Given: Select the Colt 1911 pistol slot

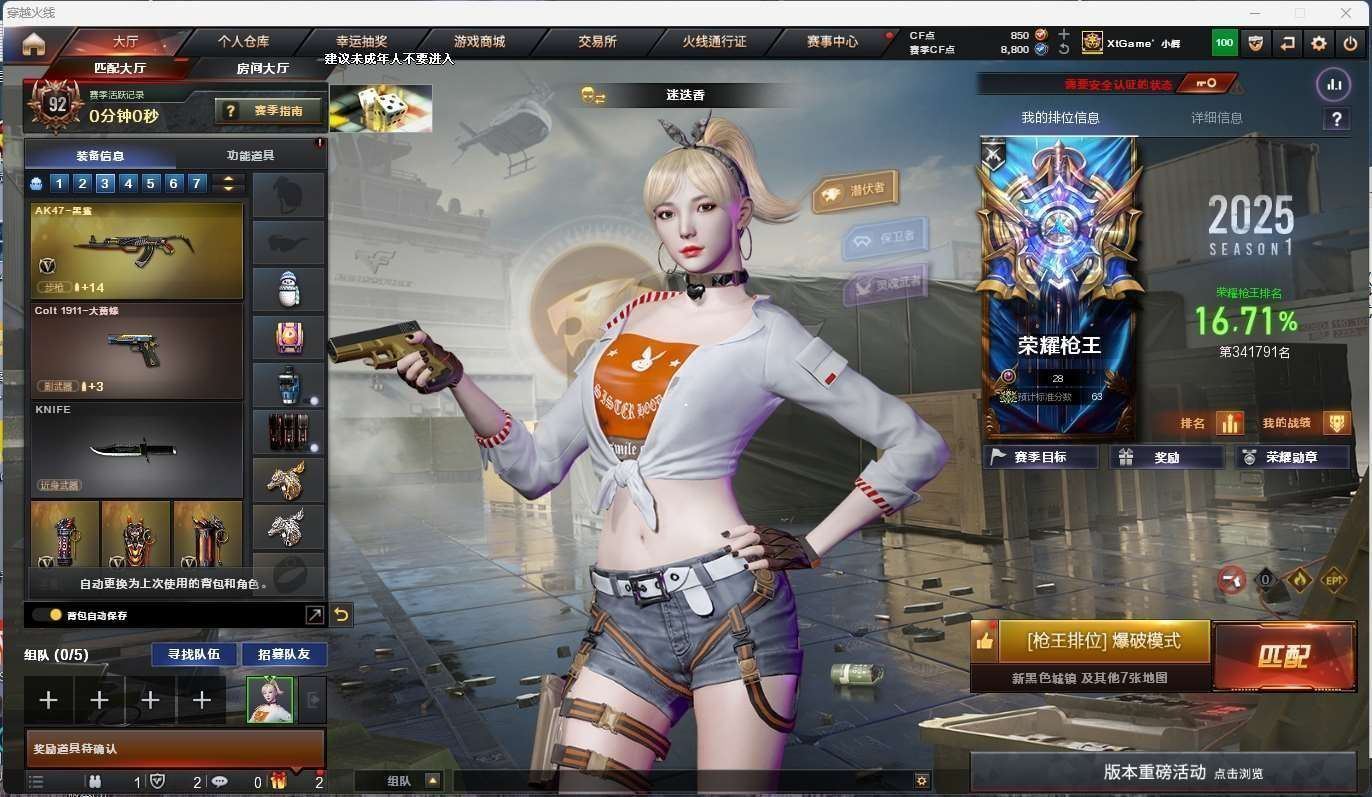Looking at the screenshot, I should coord(137,350).
